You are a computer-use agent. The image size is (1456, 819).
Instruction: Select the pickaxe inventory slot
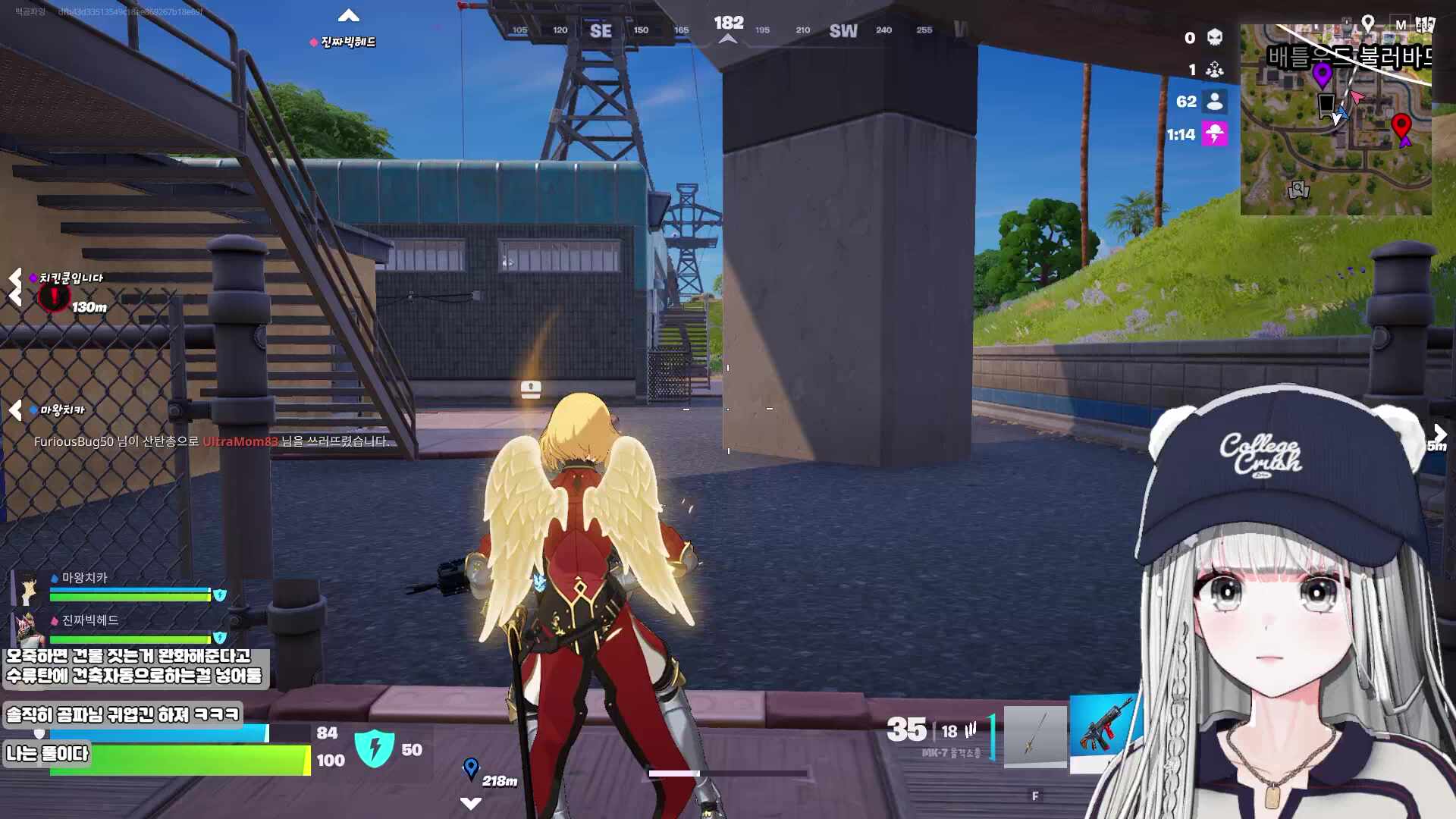1035,736
